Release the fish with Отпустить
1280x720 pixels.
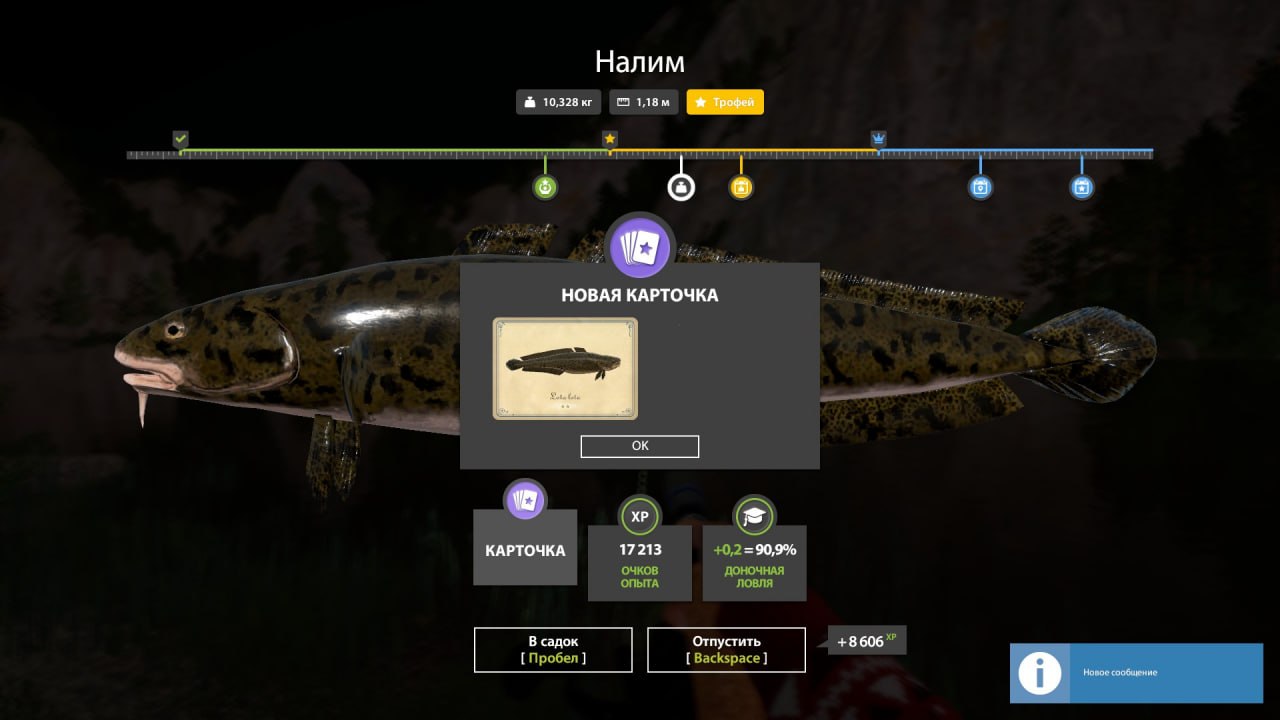[726, 650]
